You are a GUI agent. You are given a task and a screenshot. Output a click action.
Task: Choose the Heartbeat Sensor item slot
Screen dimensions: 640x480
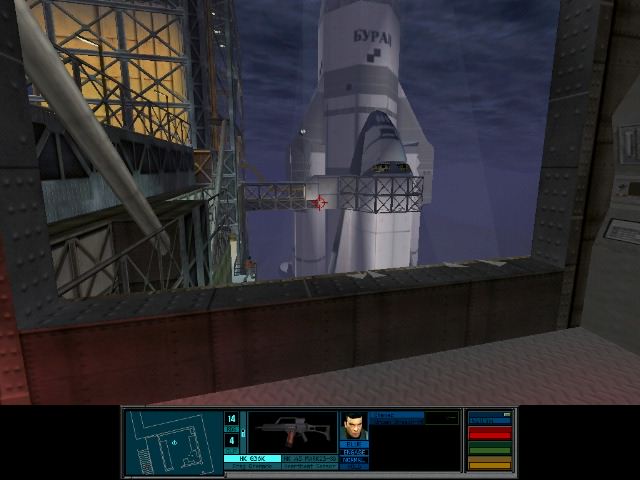click(x=309, y=466)
